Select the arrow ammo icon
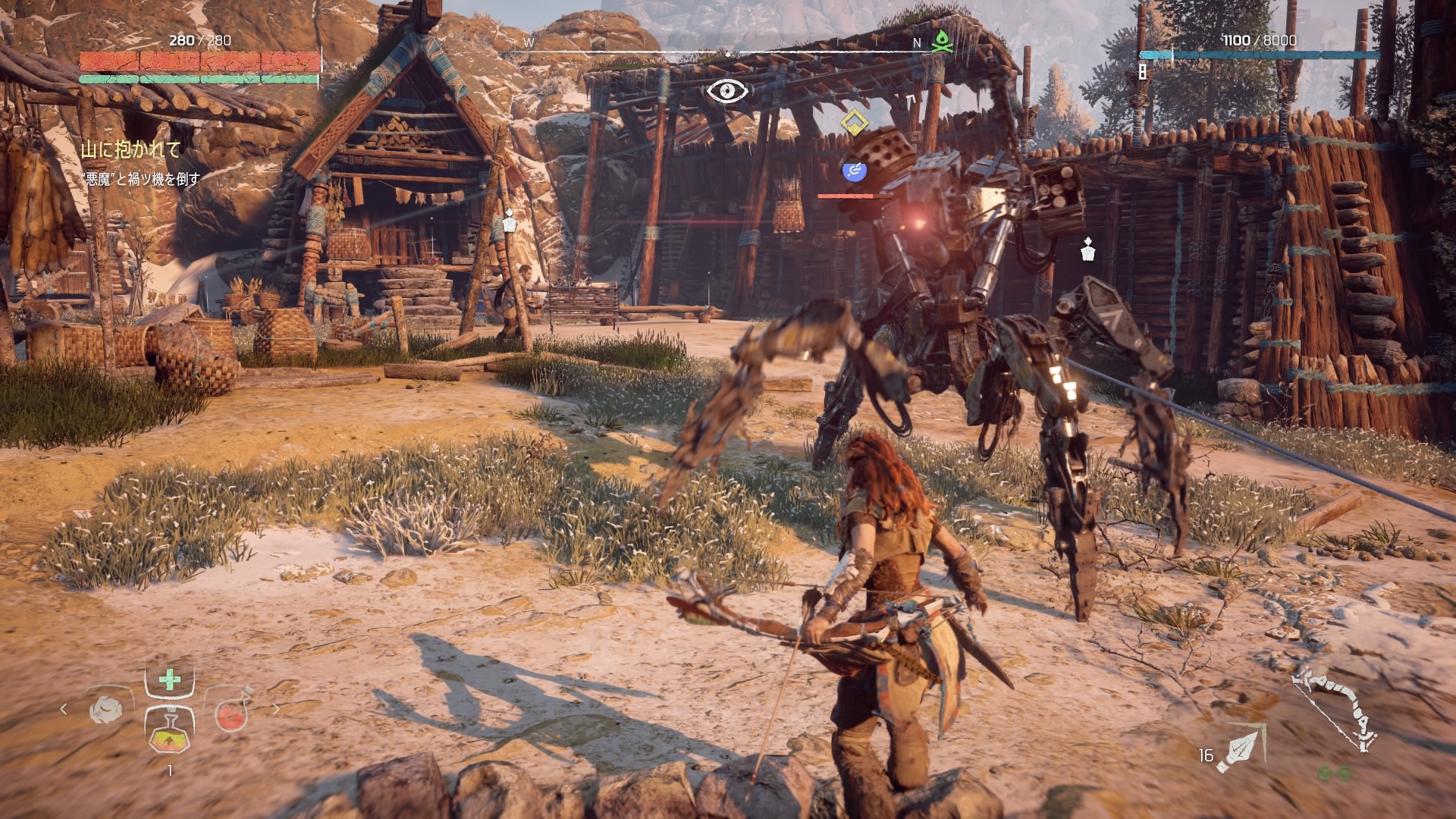Viewport: 1456px width, 819px height. click(1239, 748)
